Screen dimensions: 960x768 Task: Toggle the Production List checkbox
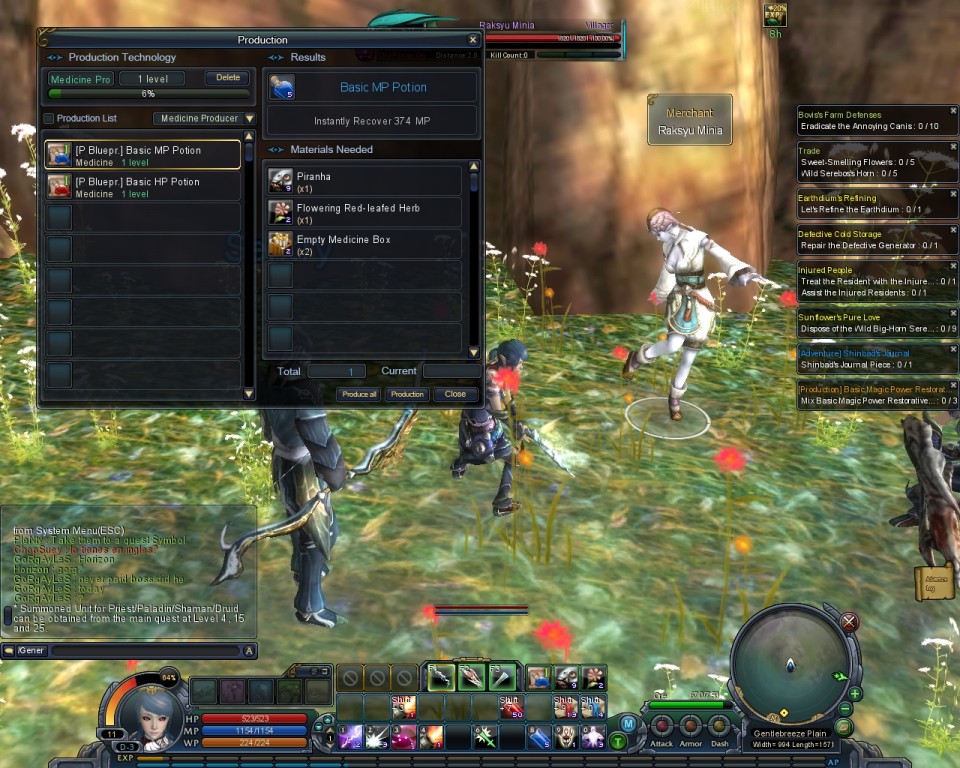48,119
